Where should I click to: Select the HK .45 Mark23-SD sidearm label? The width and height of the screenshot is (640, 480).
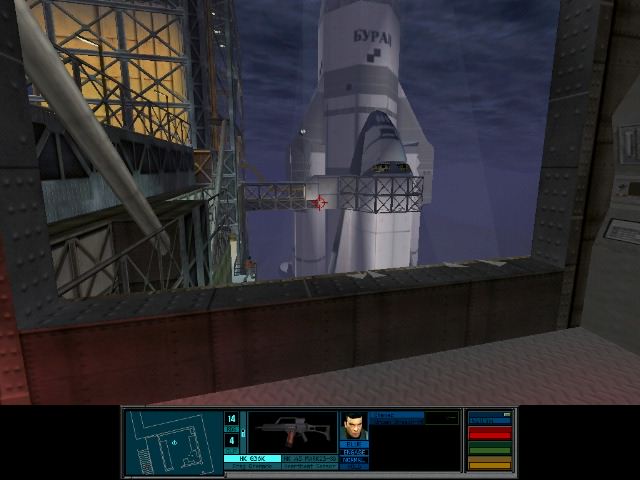[x=309, y=458]
